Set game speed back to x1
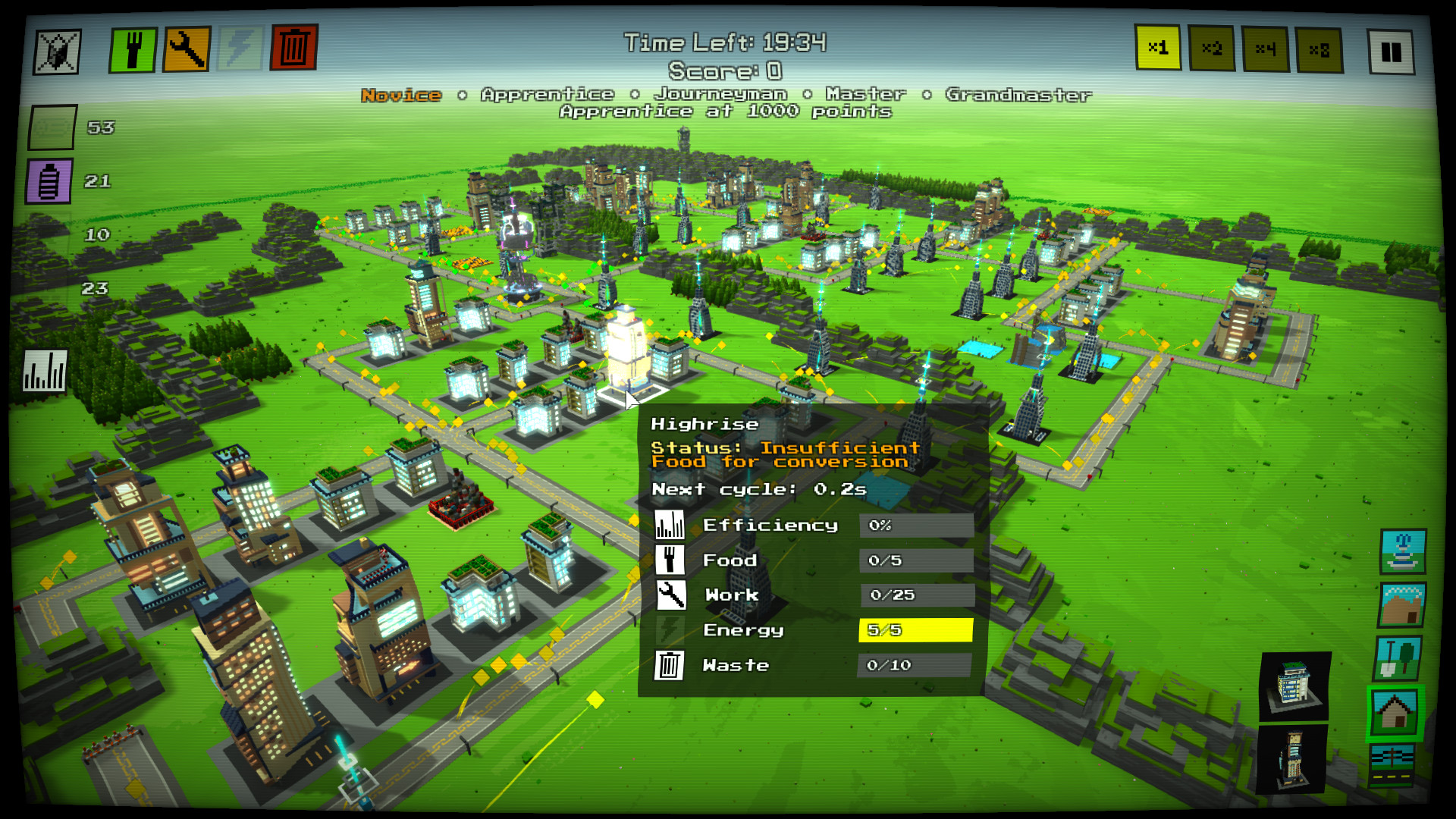 (x=1159, y=48)
